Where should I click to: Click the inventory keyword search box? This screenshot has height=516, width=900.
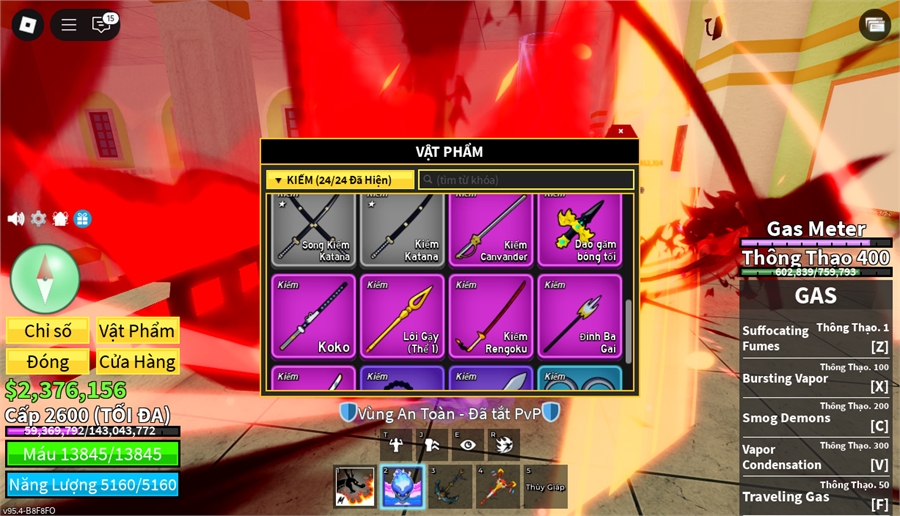pyautogui.click(x=526, y=180)
